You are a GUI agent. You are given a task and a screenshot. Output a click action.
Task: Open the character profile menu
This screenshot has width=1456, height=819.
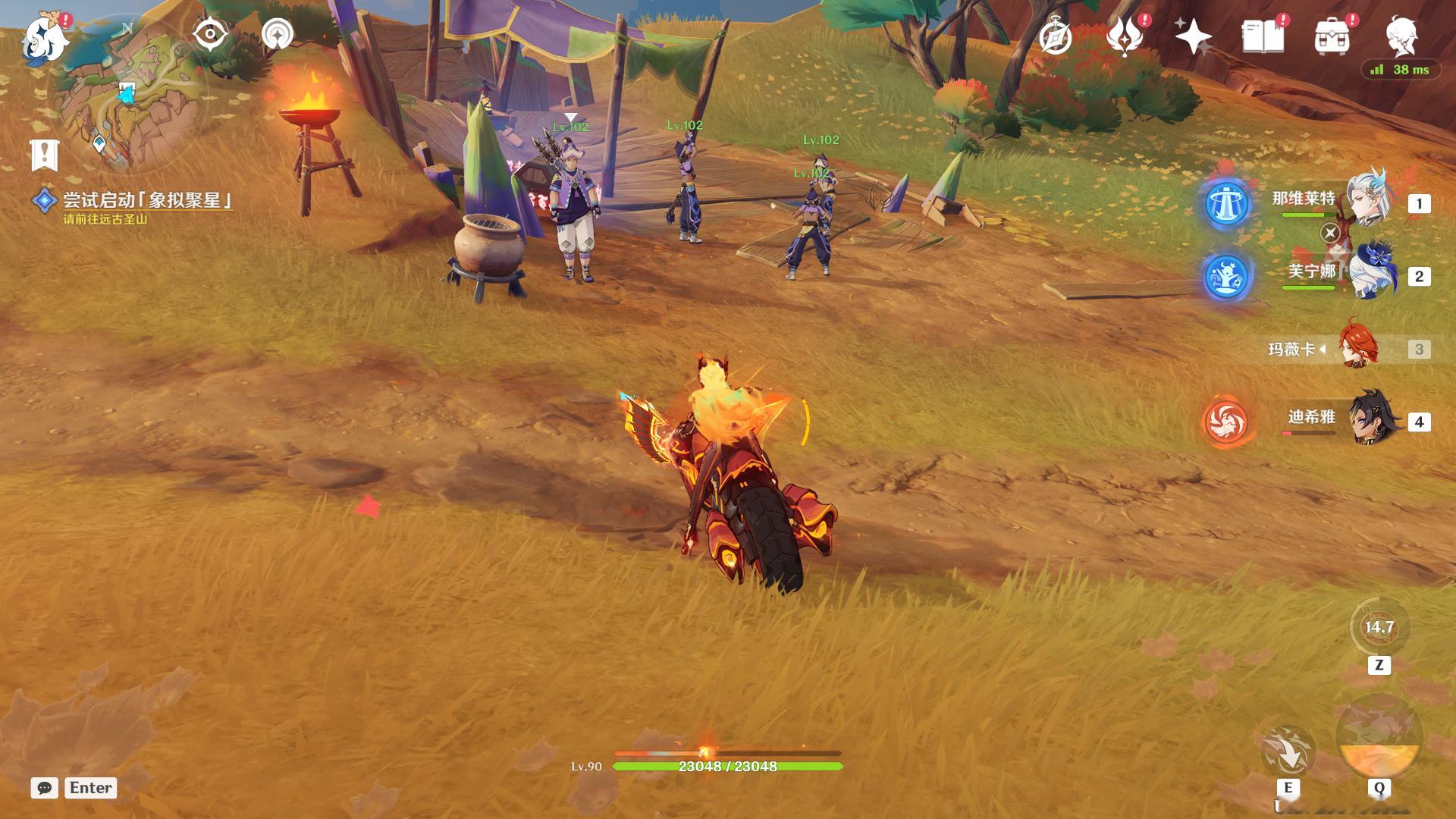(1401, 35)
